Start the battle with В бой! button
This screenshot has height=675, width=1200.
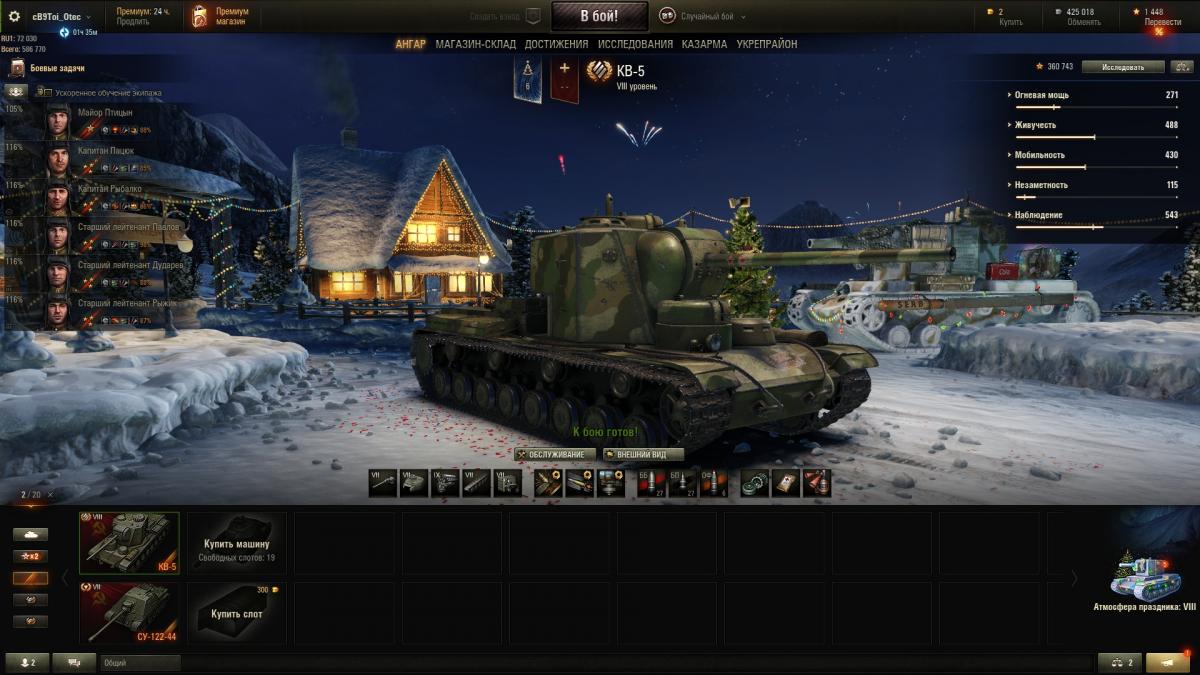pyautogui.click(x=599, y=16)
